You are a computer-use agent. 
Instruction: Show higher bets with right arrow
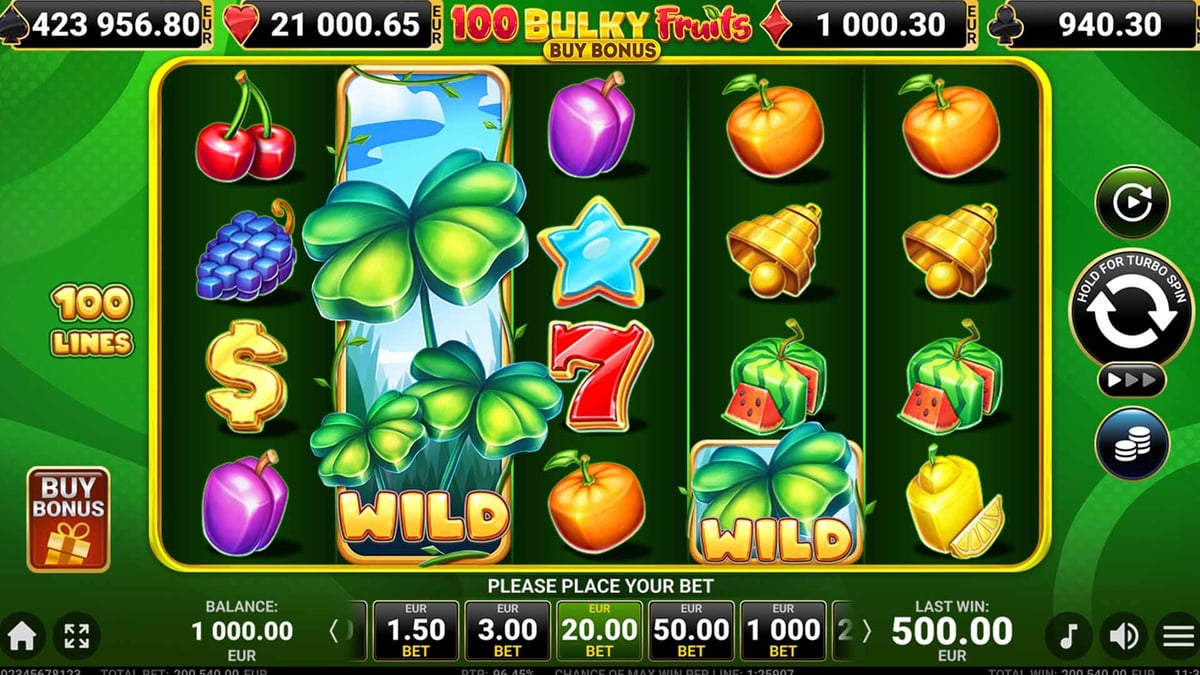(x=867, y=631)
